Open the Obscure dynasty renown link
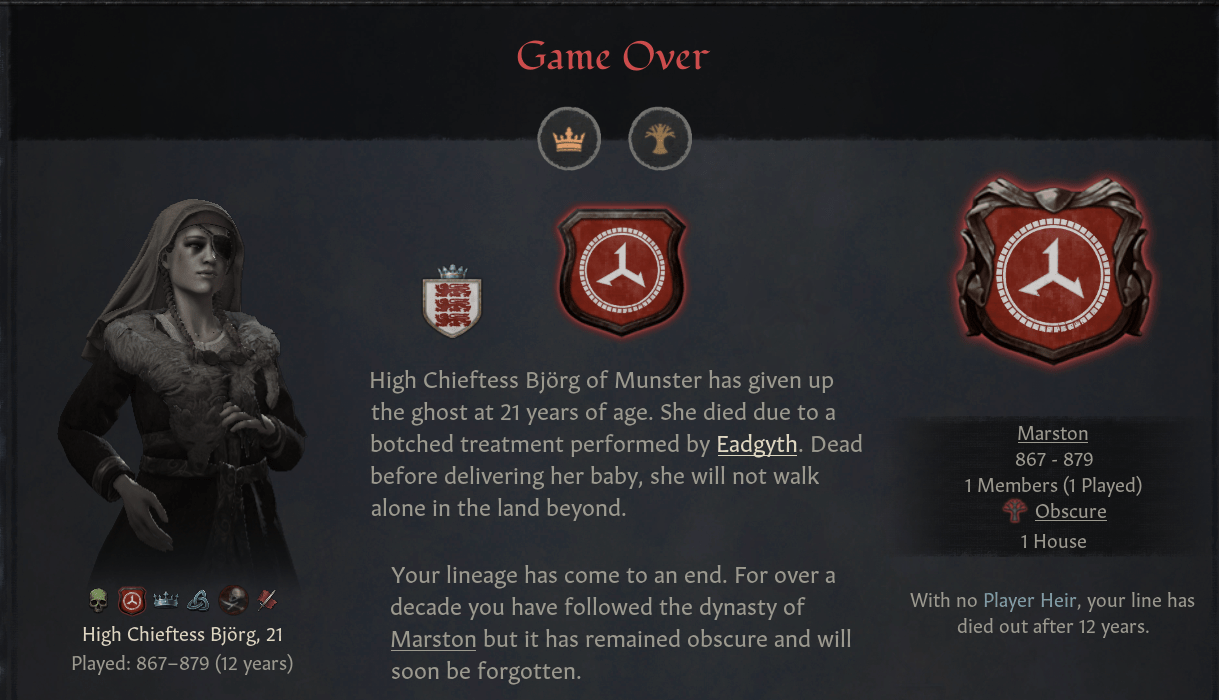Viewport: 1219px width, 700px height. pyautogui.click(x=1070, y=511)
